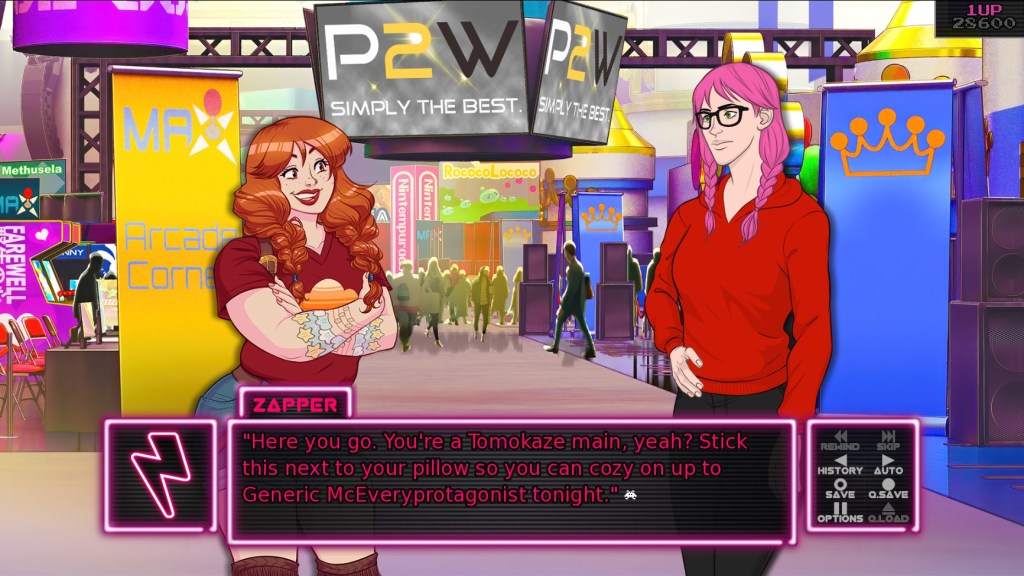Load the quick save with Q.Load
Image resolution: width=1024 pixels, height=576 pixels.
click(888, 513)
